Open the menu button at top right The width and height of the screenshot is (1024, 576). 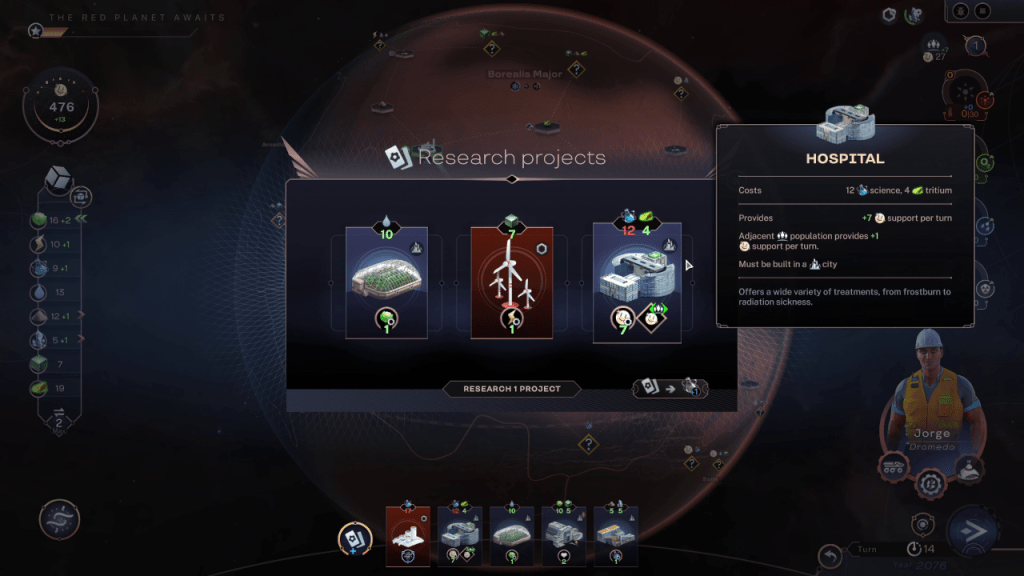pos(983,11)
